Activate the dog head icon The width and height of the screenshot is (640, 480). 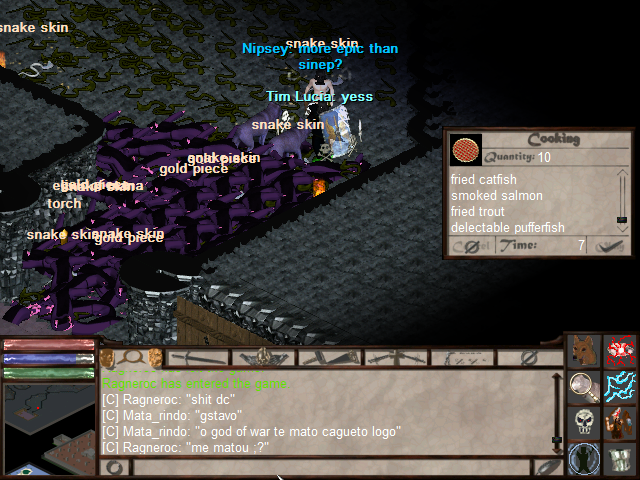[583, 350]
